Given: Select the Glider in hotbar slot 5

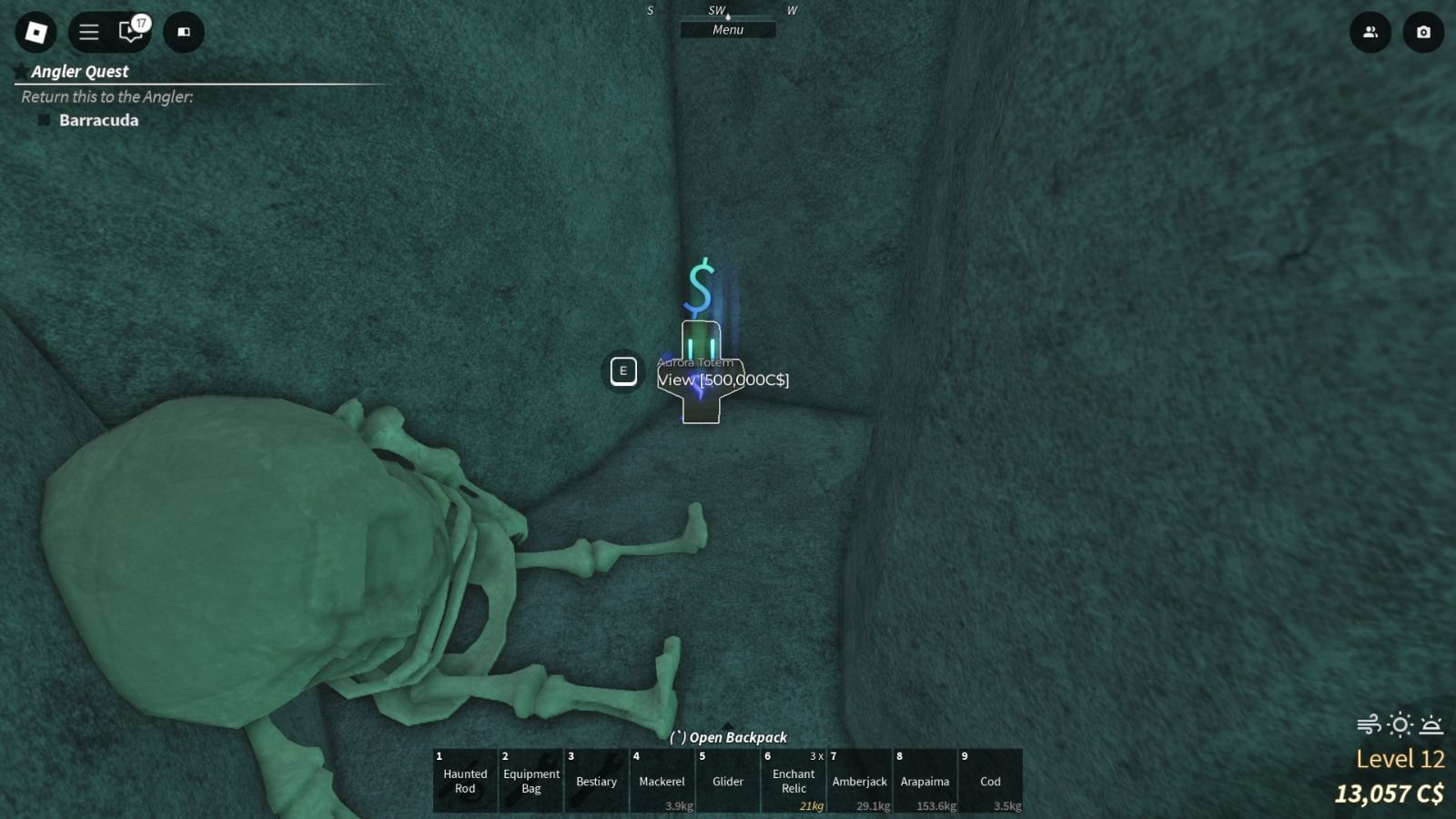Looking at the screenshot, I should click(x=727, y=781).
